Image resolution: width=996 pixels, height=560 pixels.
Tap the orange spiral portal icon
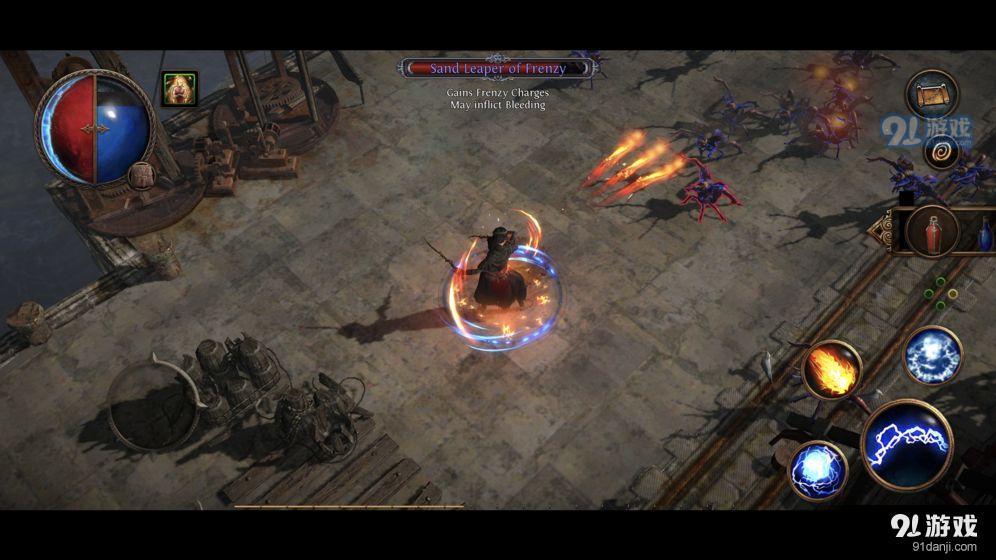pos(941,152)
